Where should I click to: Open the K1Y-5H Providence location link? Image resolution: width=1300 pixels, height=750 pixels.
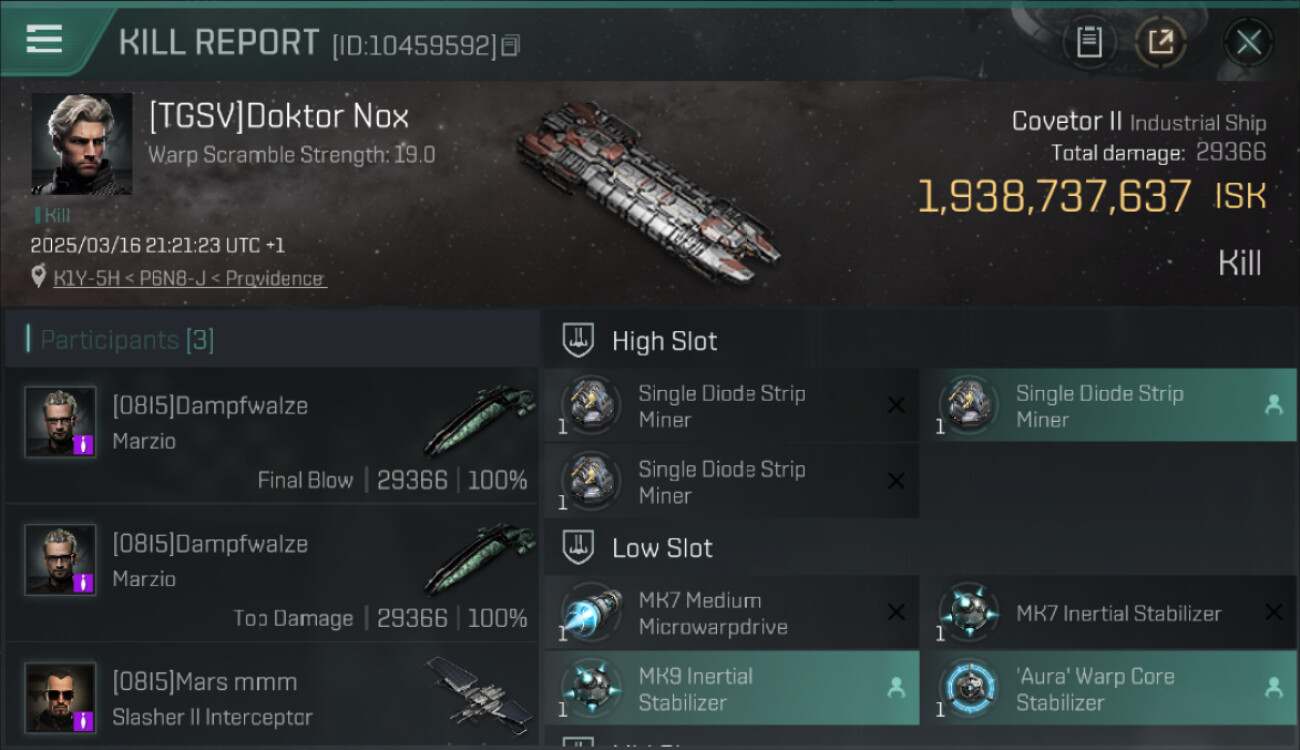(189, 278)
